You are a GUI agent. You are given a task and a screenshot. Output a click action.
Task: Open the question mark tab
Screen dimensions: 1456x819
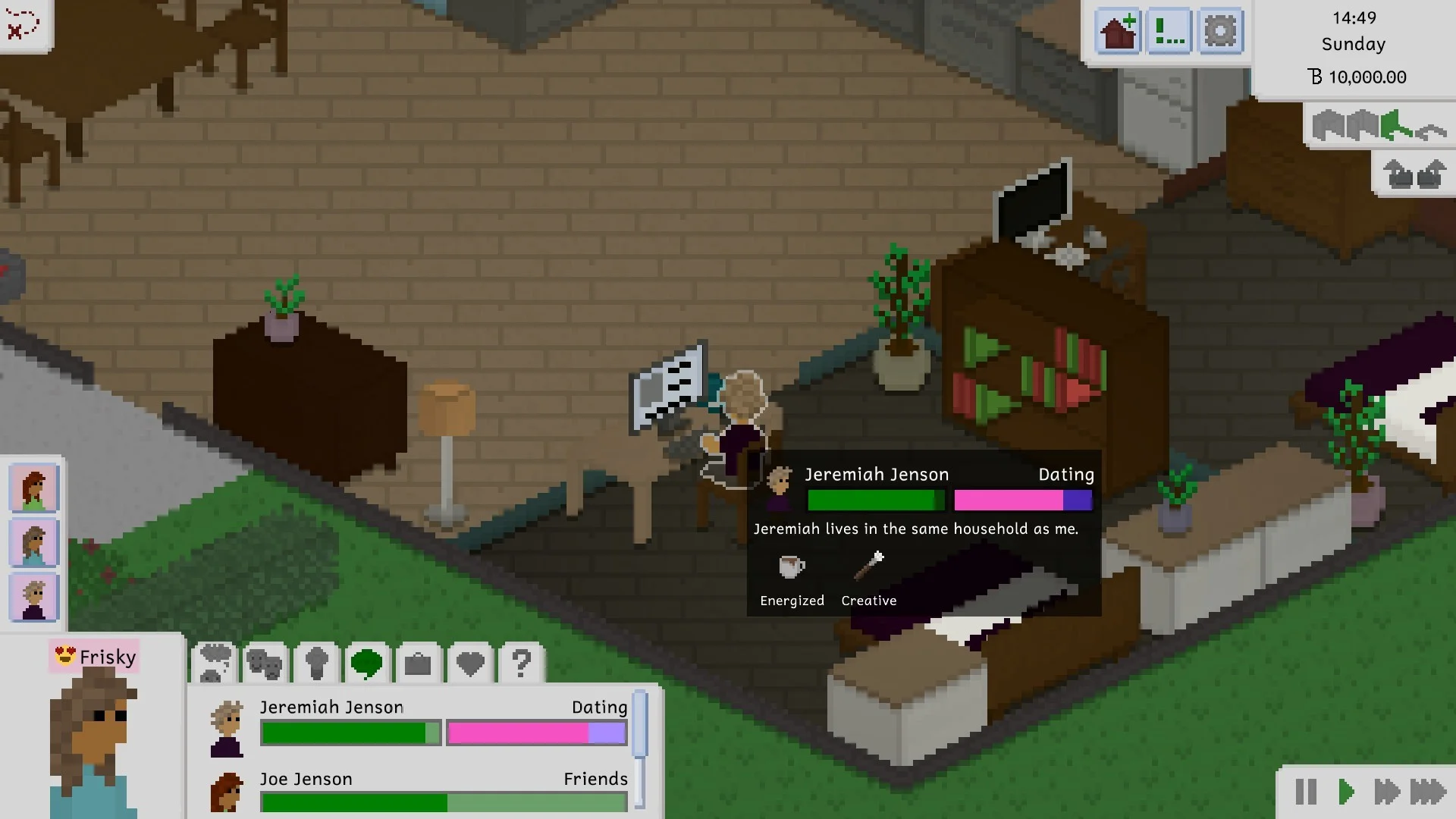[x=521, y=664]
